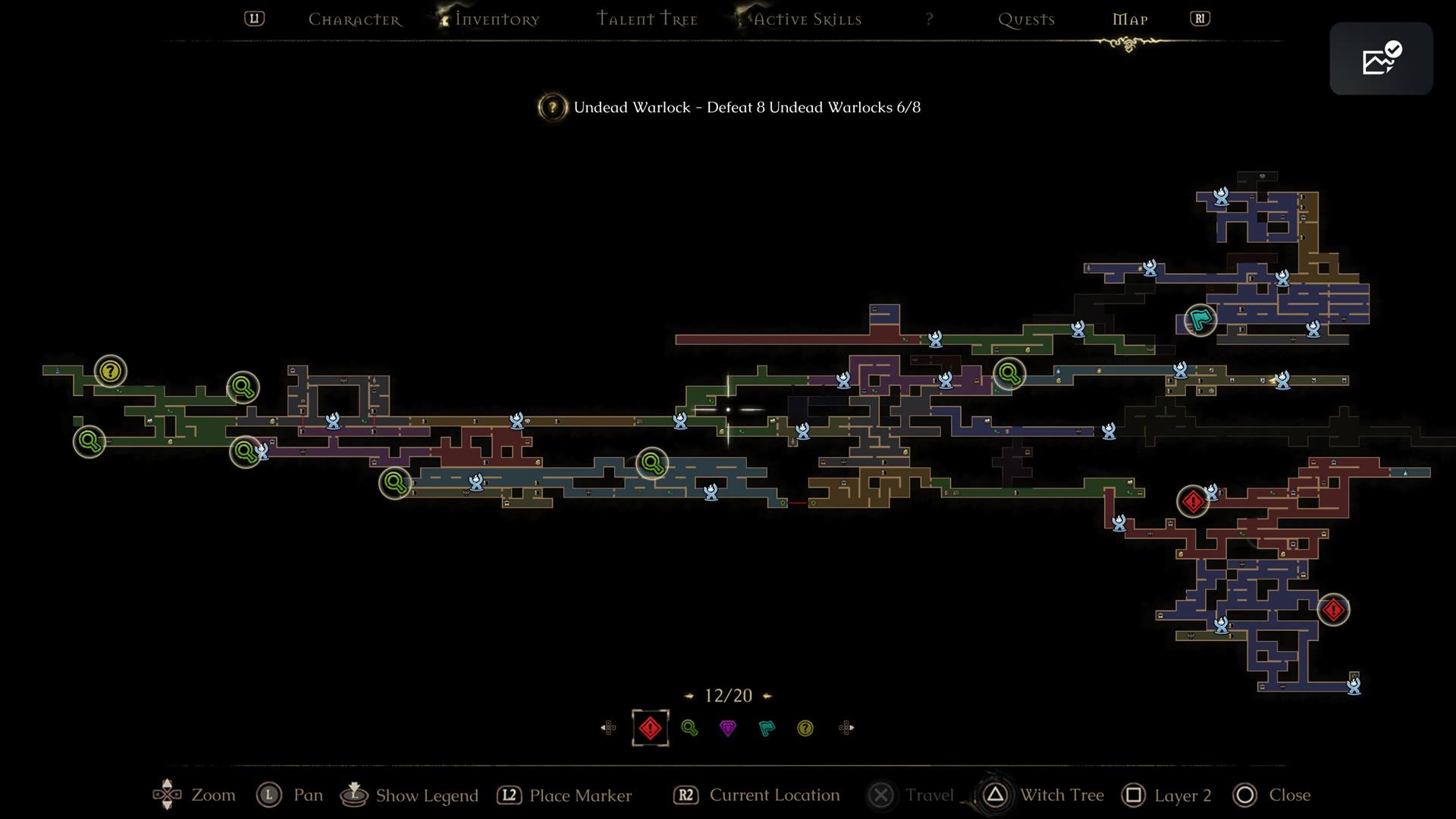Switch to the Character tab

(x=354, y=20)
